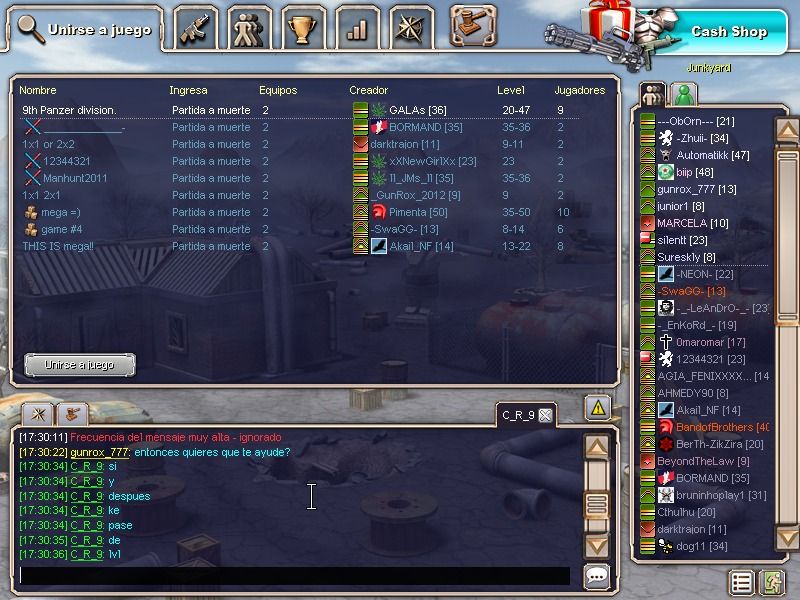Sort games by Jugadores column
Screen dimensions: 800x600
click(x=579, y=90)
